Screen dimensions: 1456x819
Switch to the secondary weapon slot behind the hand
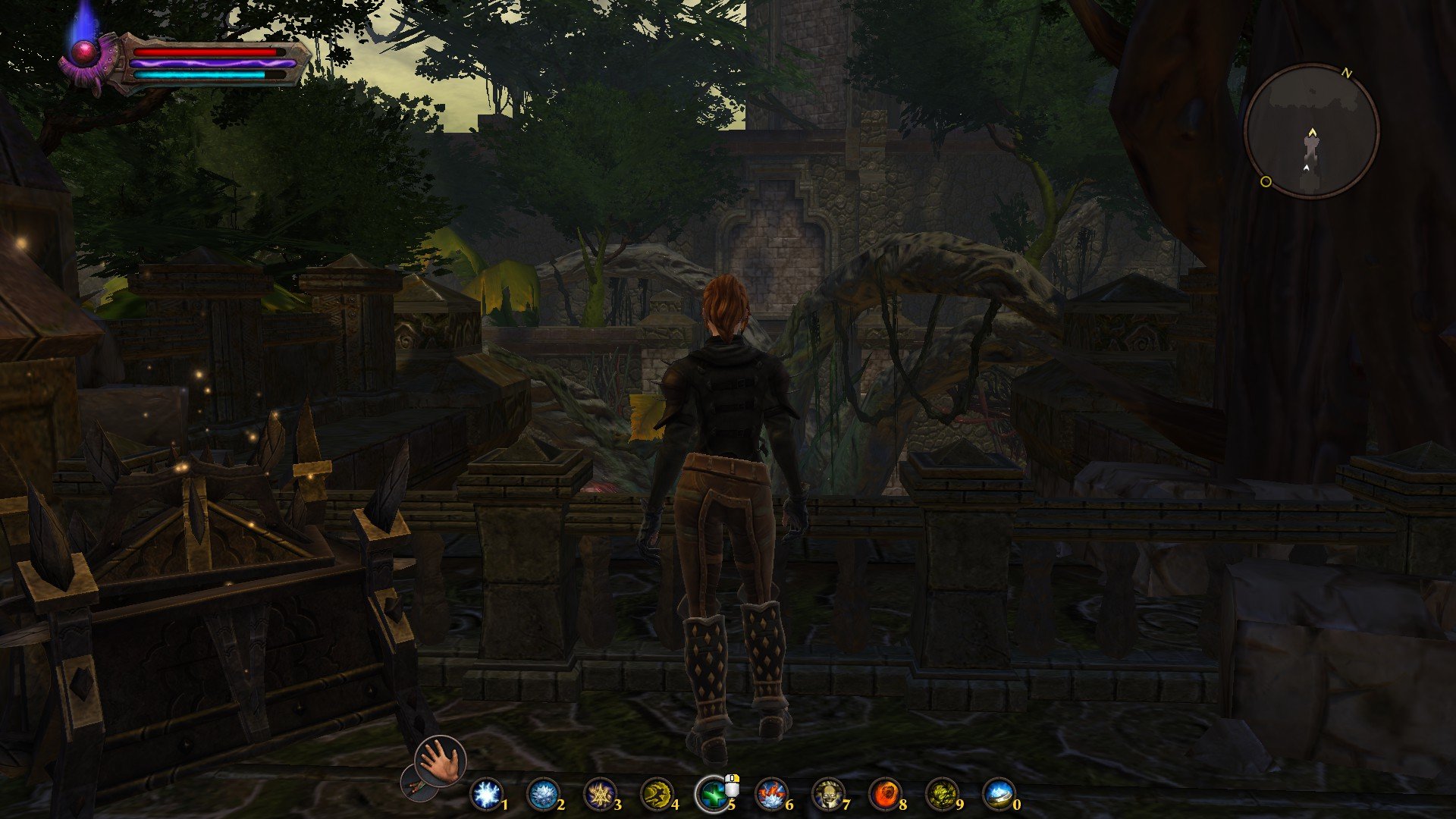[x=414, y=783]
